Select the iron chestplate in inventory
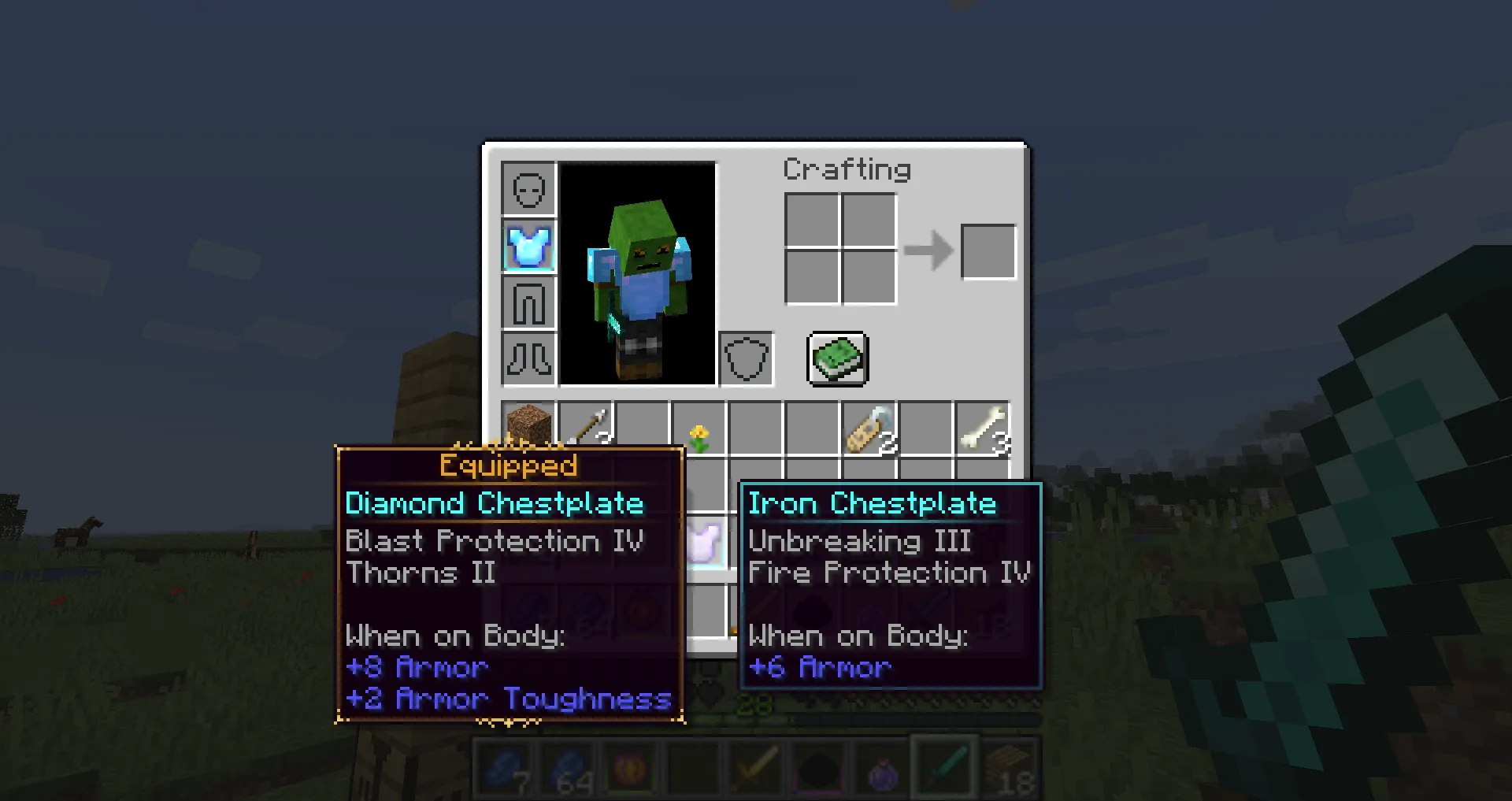Image resolution: width=1512 pixels, height=801 pixels. tap(705, 542)
